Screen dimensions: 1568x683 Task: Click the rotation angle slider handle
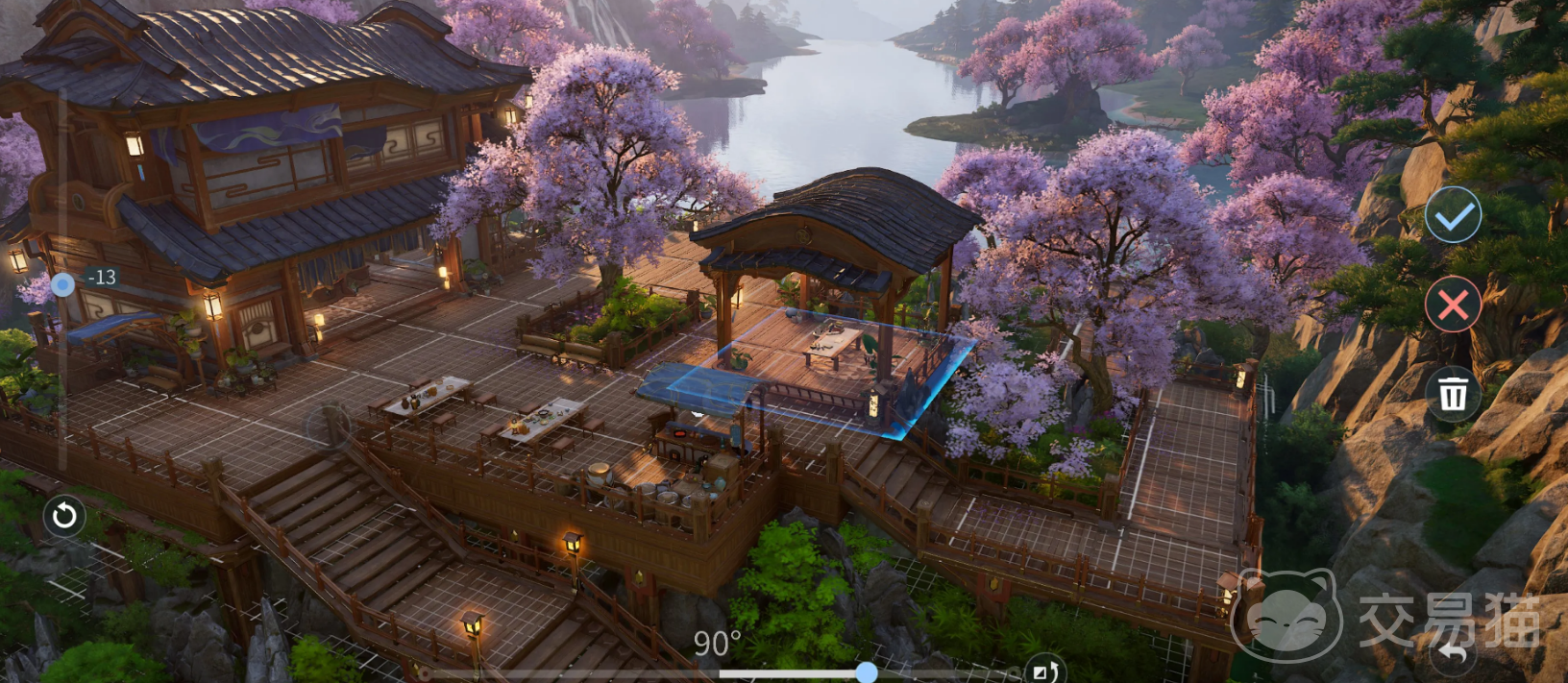pos(866,671)
